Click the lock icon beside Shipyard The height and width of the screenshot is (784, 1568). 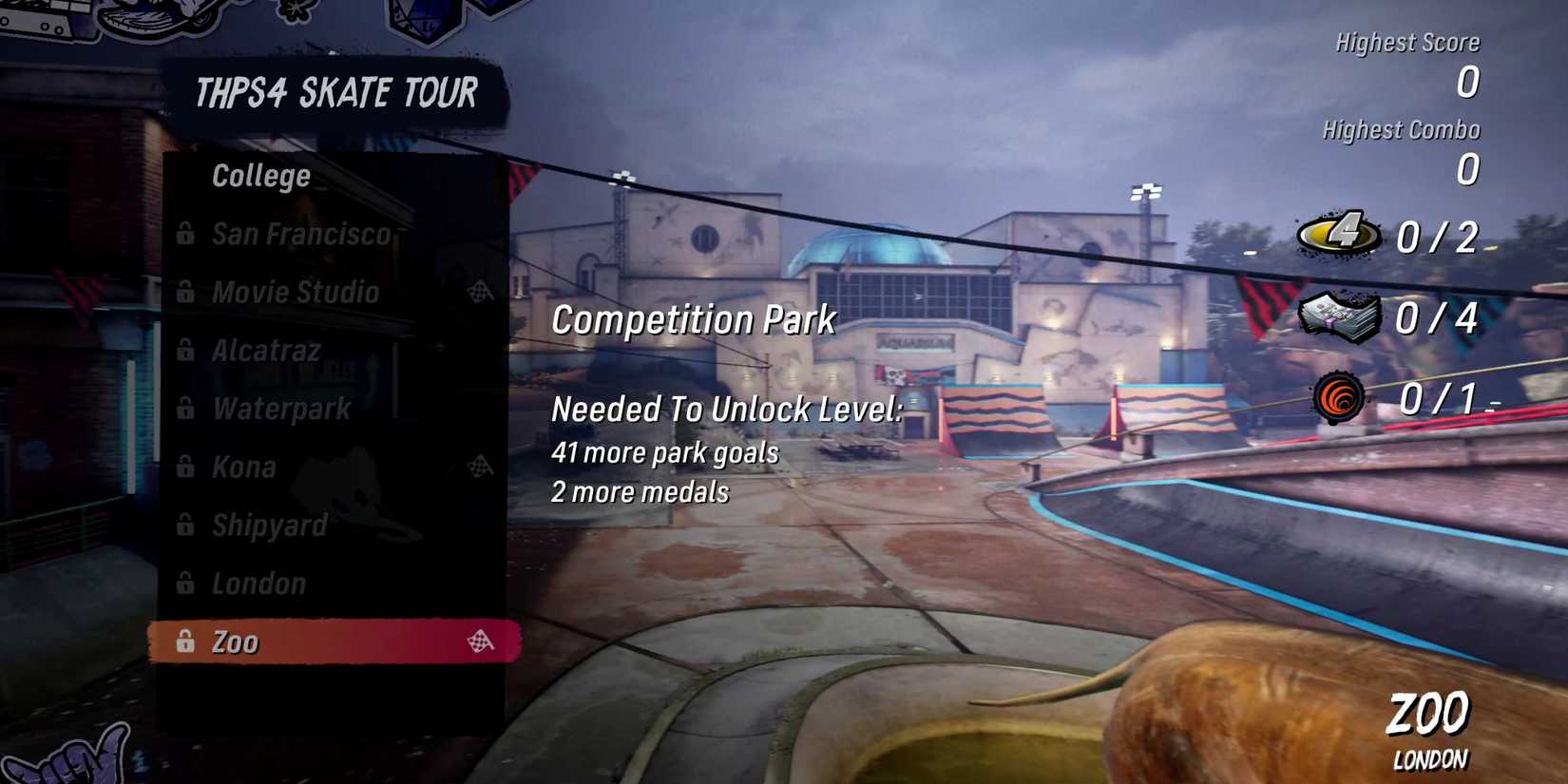click(x=184, y=526)
